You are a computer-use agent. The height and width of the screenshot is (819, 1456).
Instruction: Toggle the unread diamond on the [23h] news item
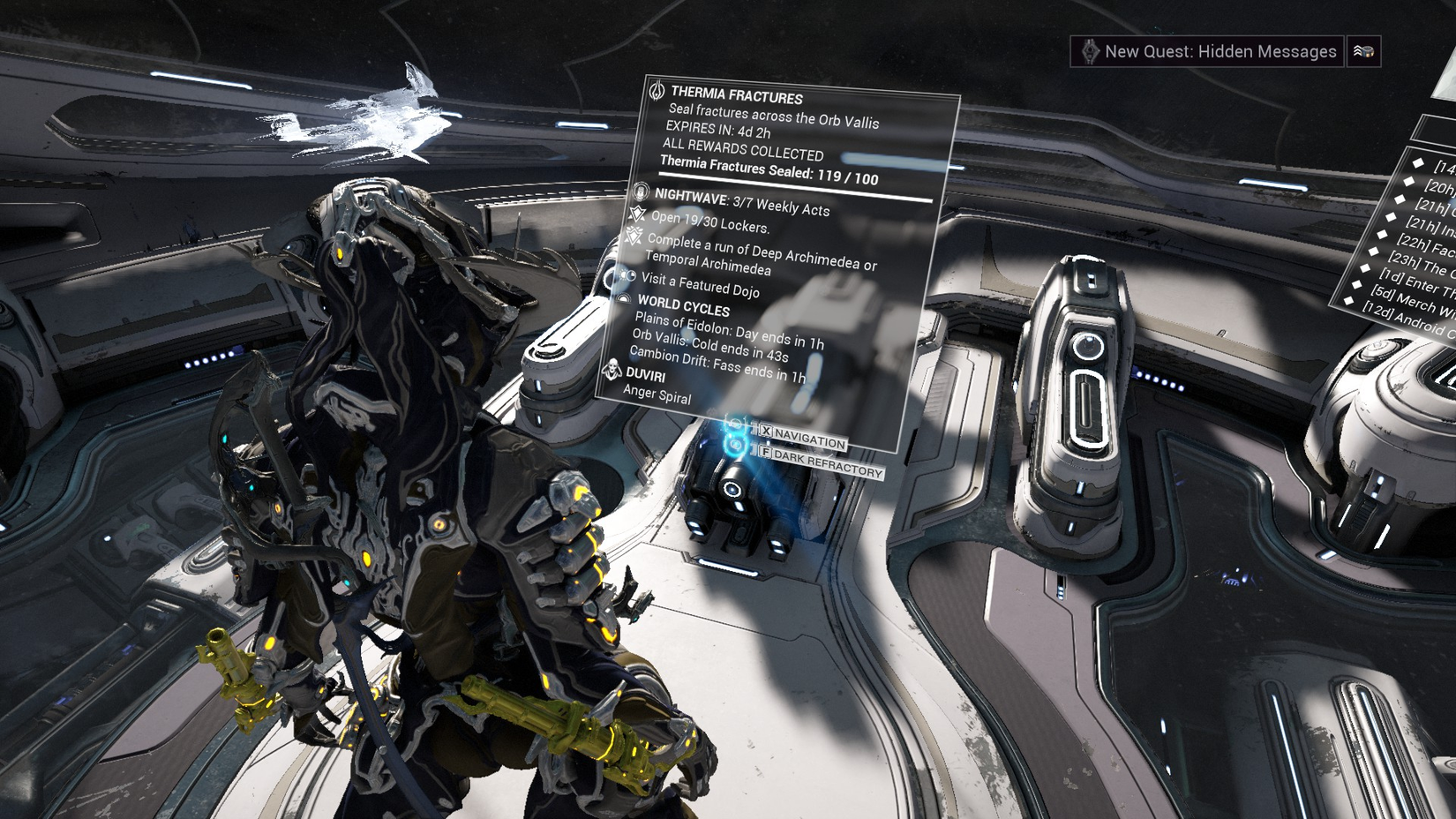1373,251
